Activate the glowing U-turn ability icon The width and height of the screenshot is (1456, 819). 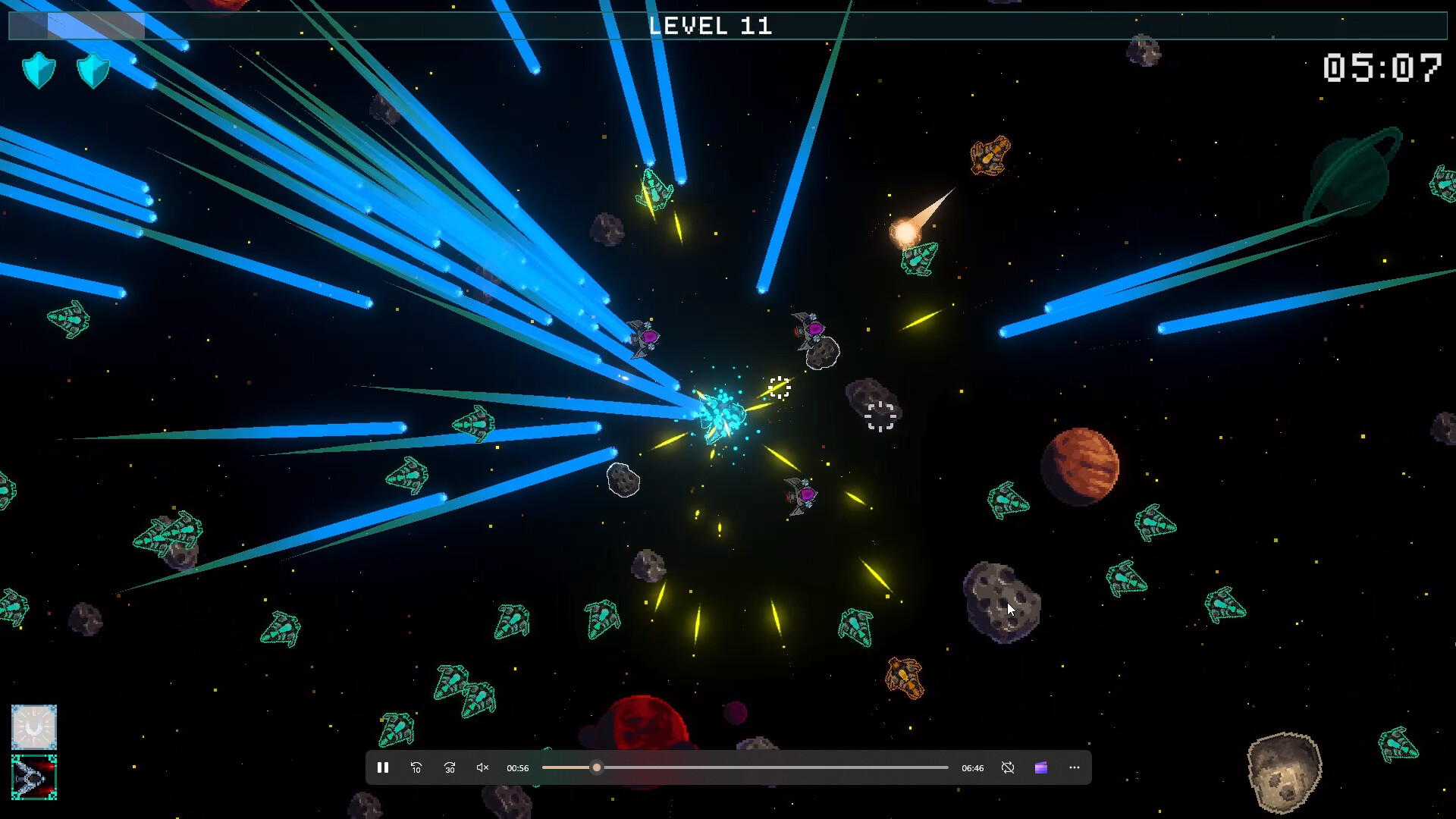tap(33, 729)
